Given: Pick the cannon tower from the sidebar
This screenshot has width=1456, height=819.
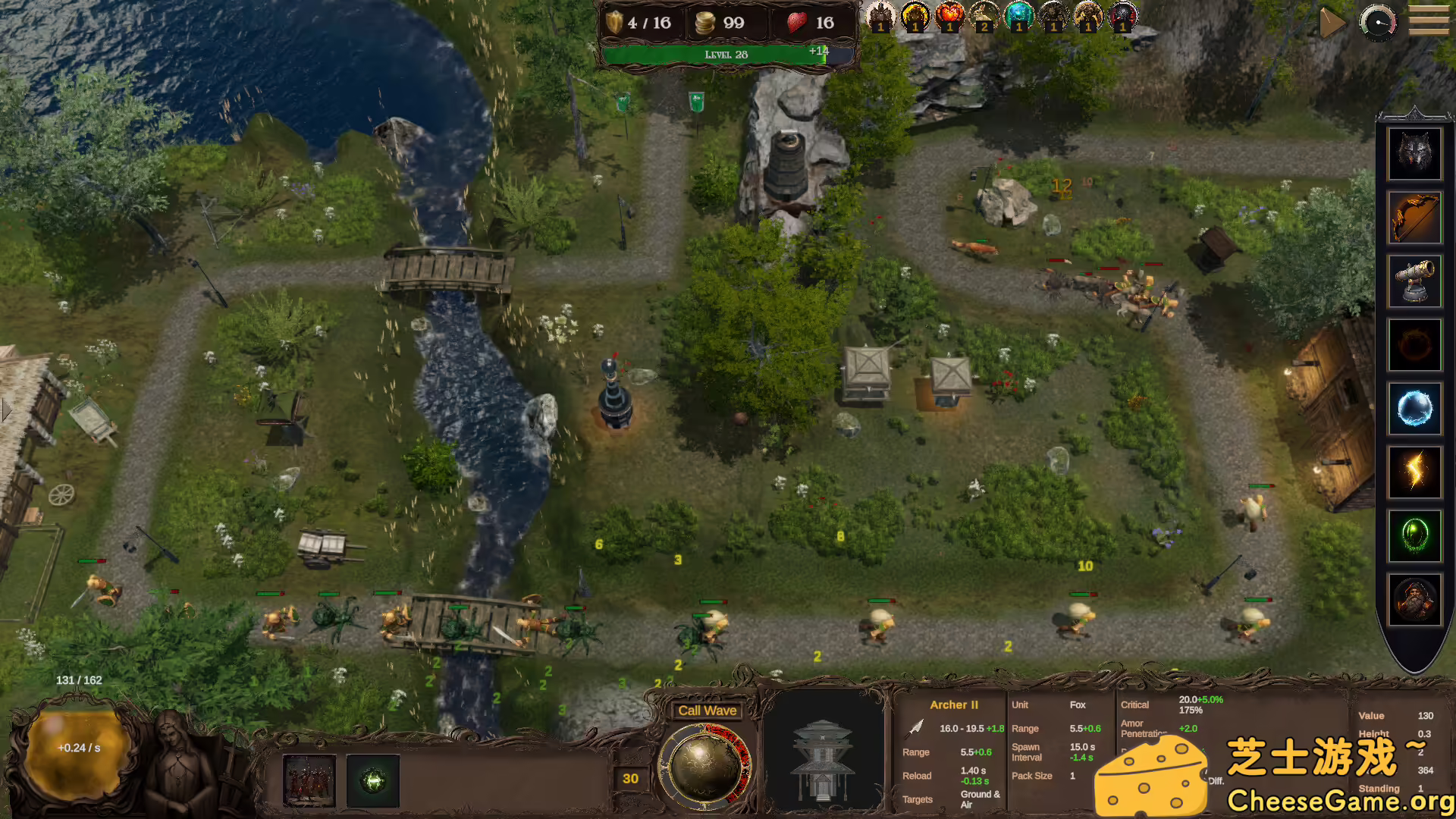Looking at the screenshot, I should point(1415,281).
